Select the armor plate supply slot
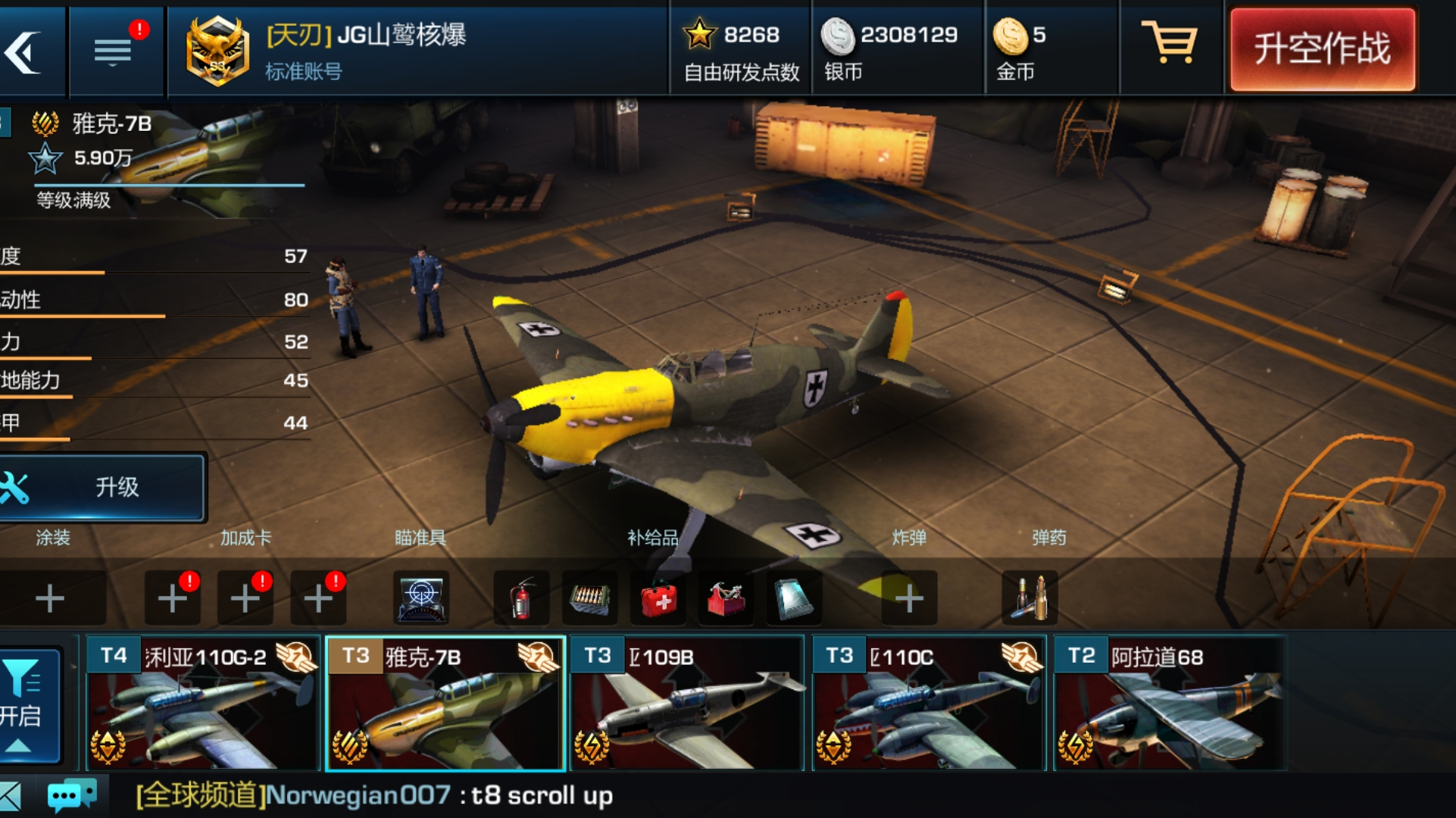 (x=793, y=599)
